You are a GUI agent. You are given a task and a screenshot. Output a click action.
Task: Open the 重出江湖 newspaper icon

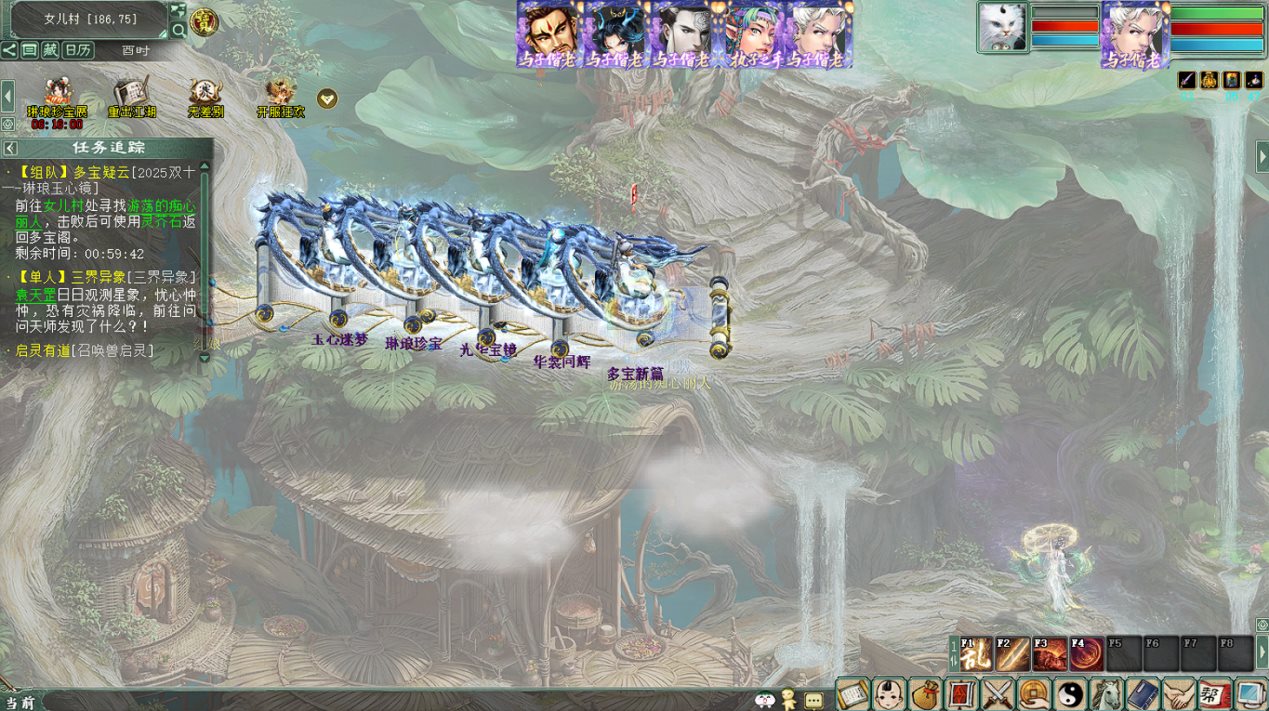click(132, 94)
